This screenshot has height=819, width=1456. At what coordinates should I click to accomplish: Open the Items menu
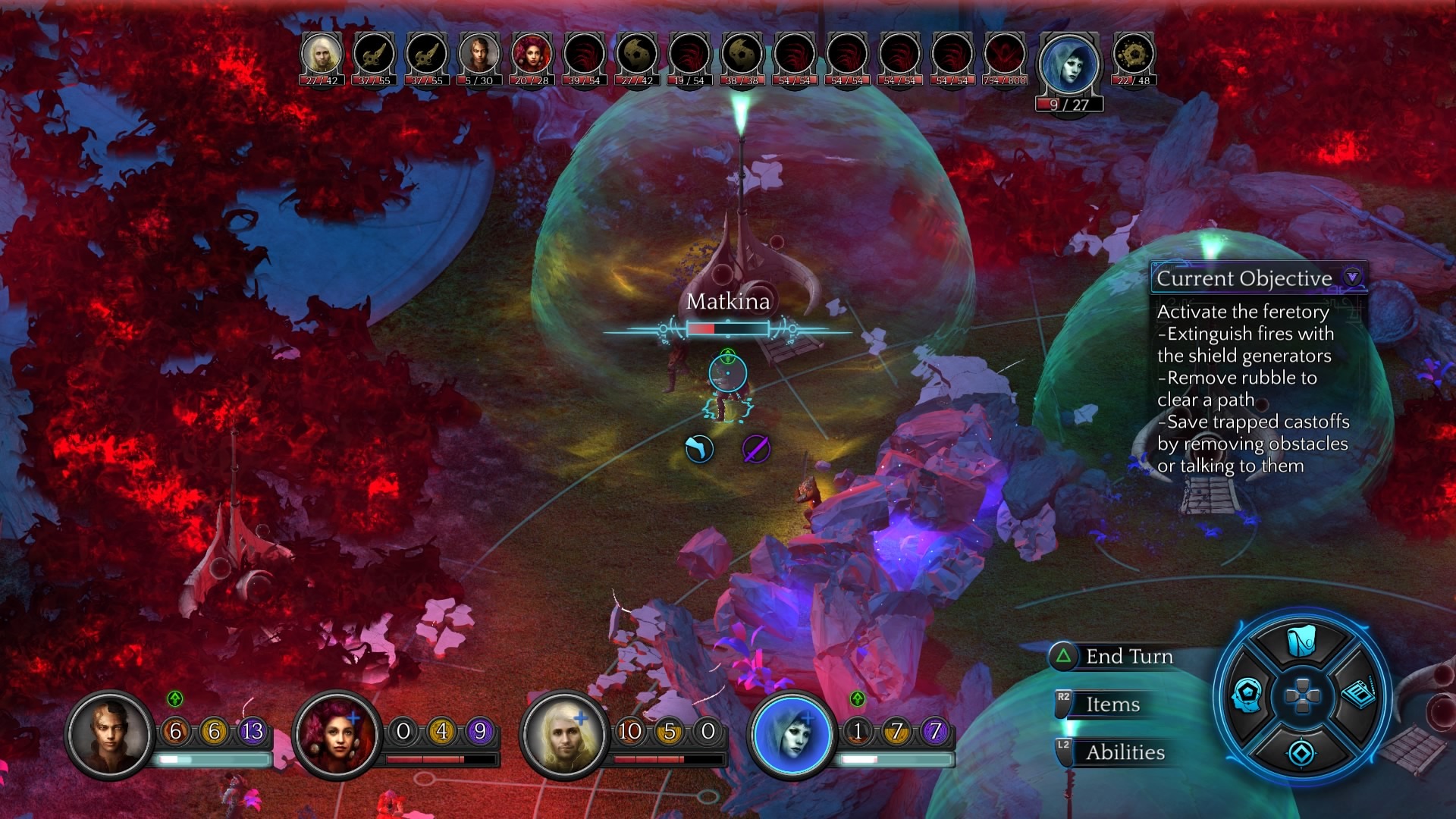(1112, 704)
